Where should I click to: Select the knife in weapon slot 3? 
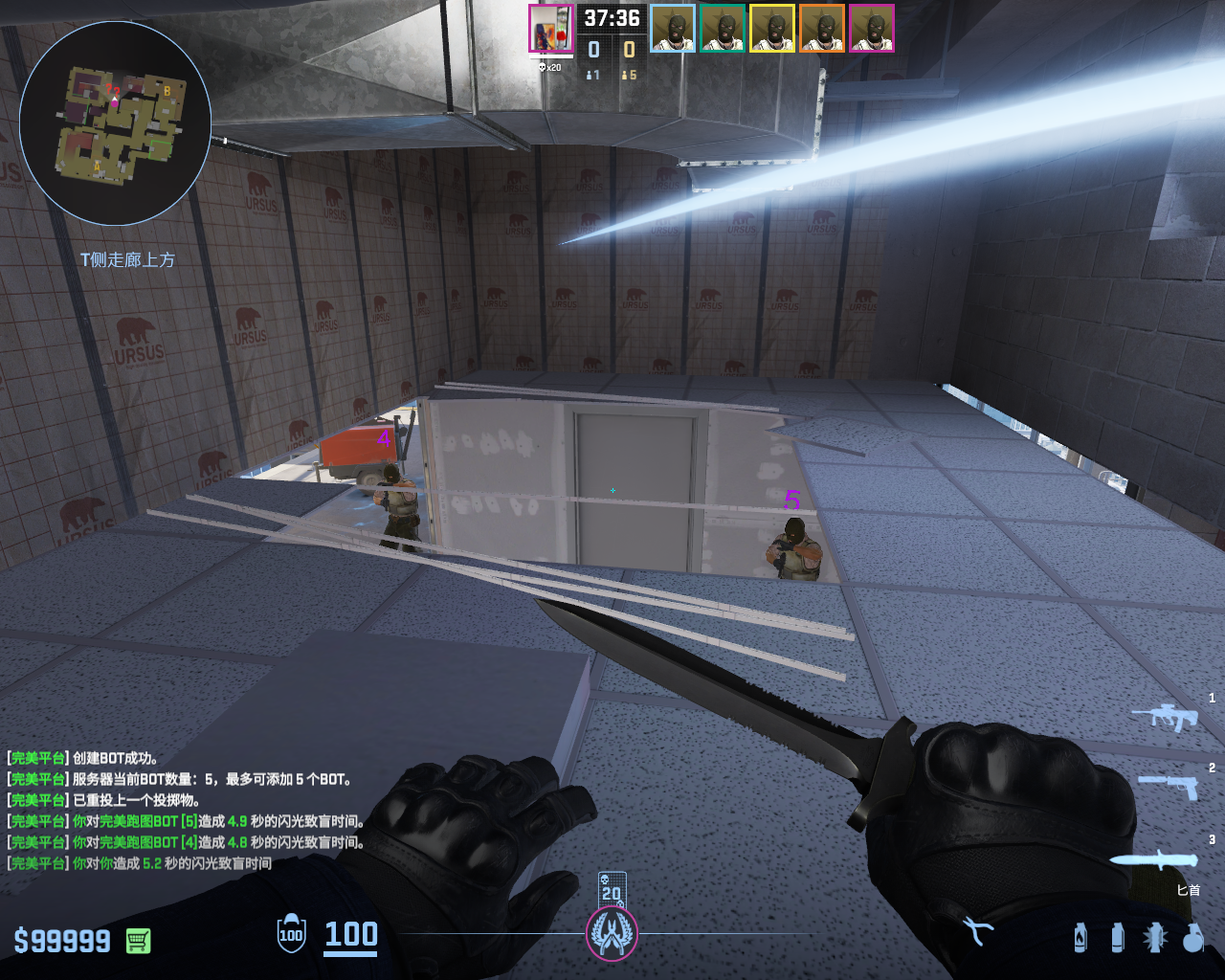[x=1153, y=859]
